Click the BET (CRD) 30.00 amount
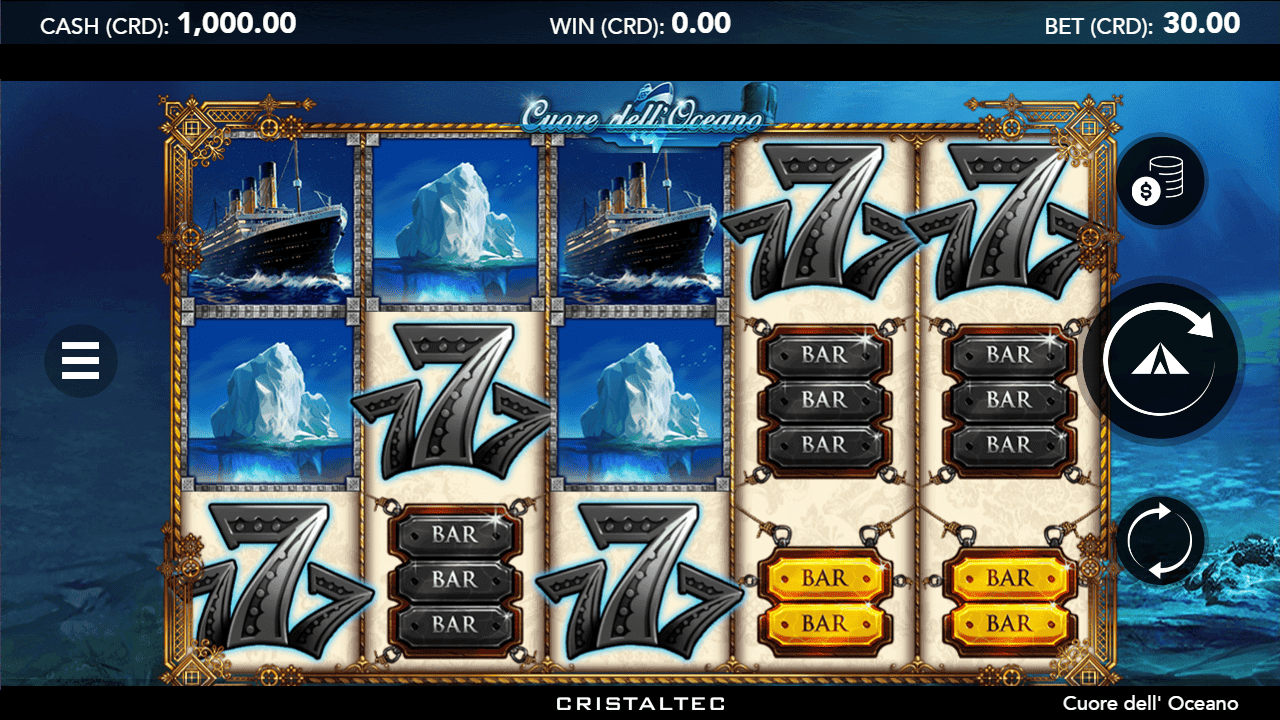Image resolution: width=1280 pixels, height=720 pixels. tap(1202, 22)
